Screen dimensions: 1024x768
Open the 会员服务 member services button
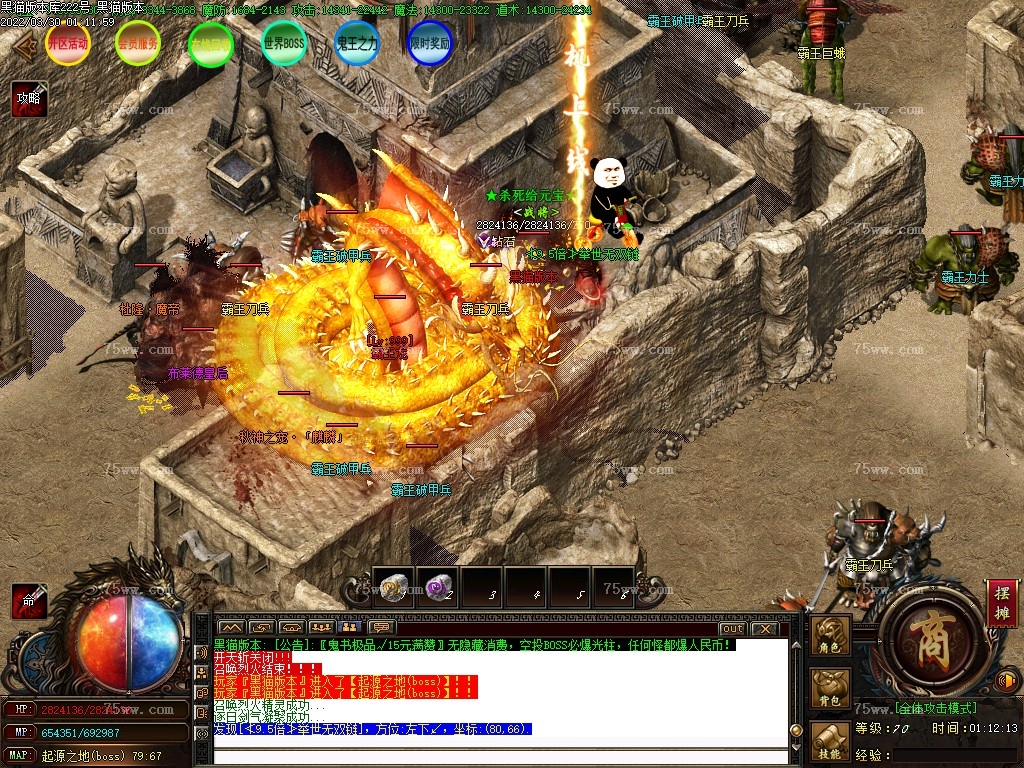(x=138, y=44)
